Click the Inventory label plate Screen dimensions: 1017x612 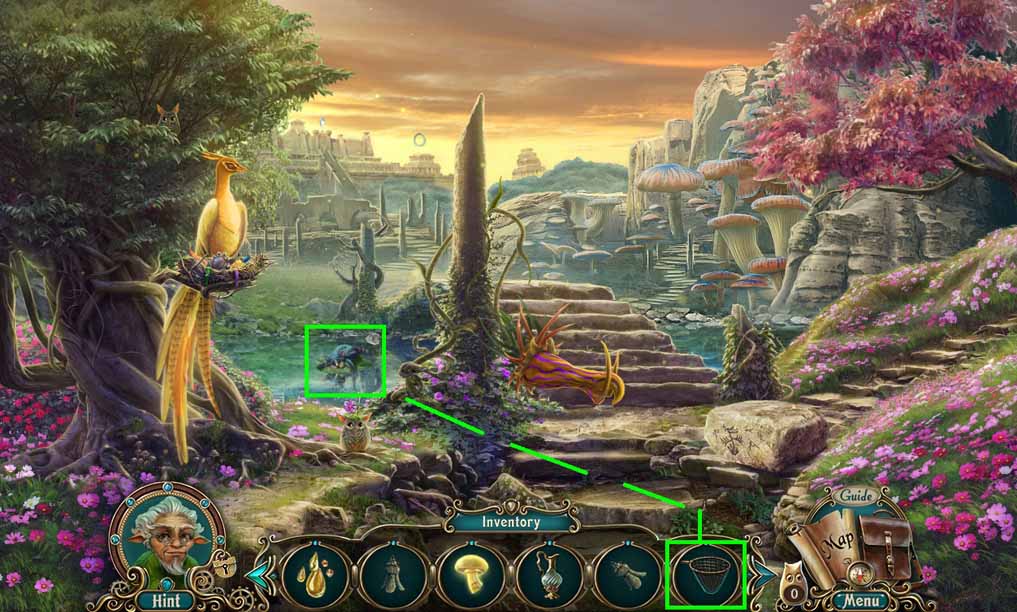click(x=510, y=521)
